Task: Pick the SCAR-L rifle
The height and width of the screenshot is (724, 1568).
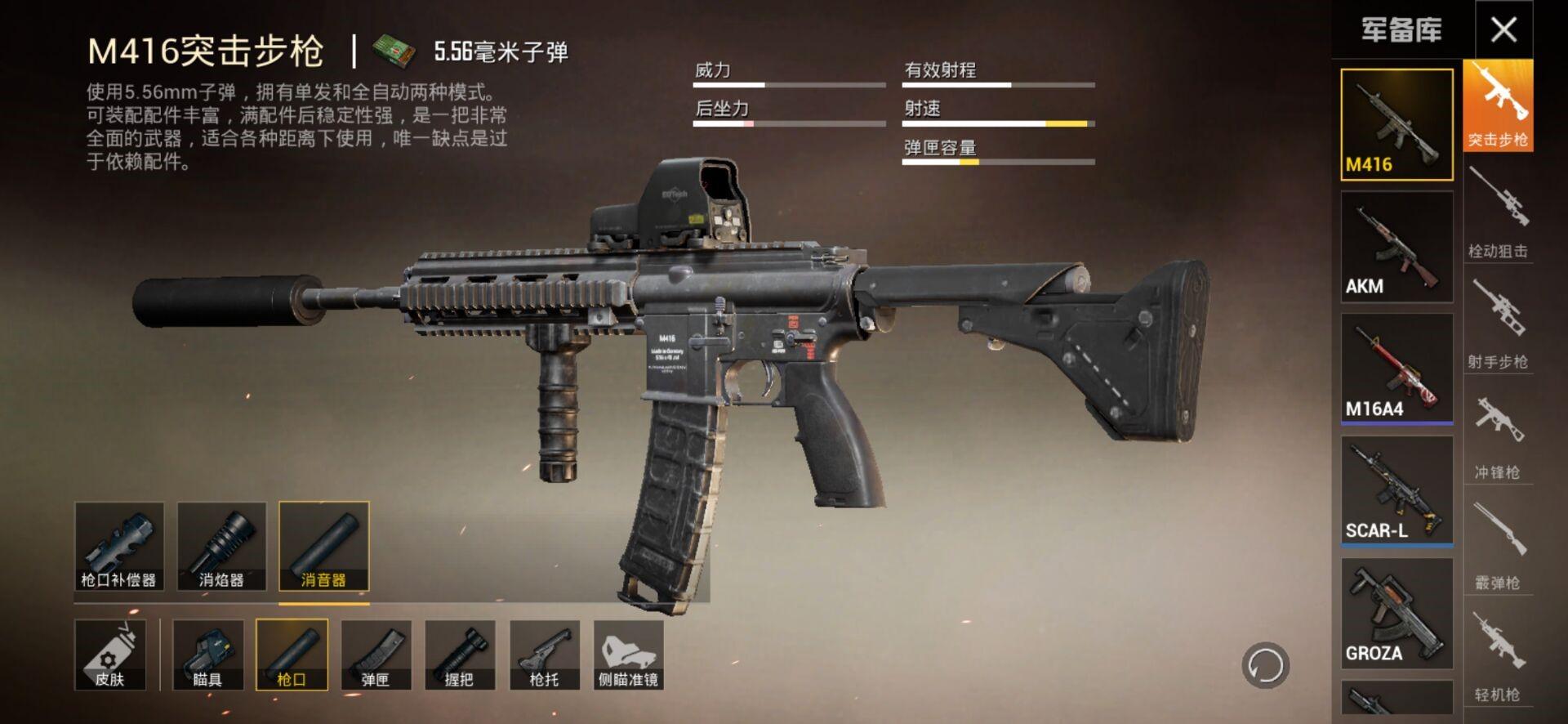Action: [x=1396, y=490]
